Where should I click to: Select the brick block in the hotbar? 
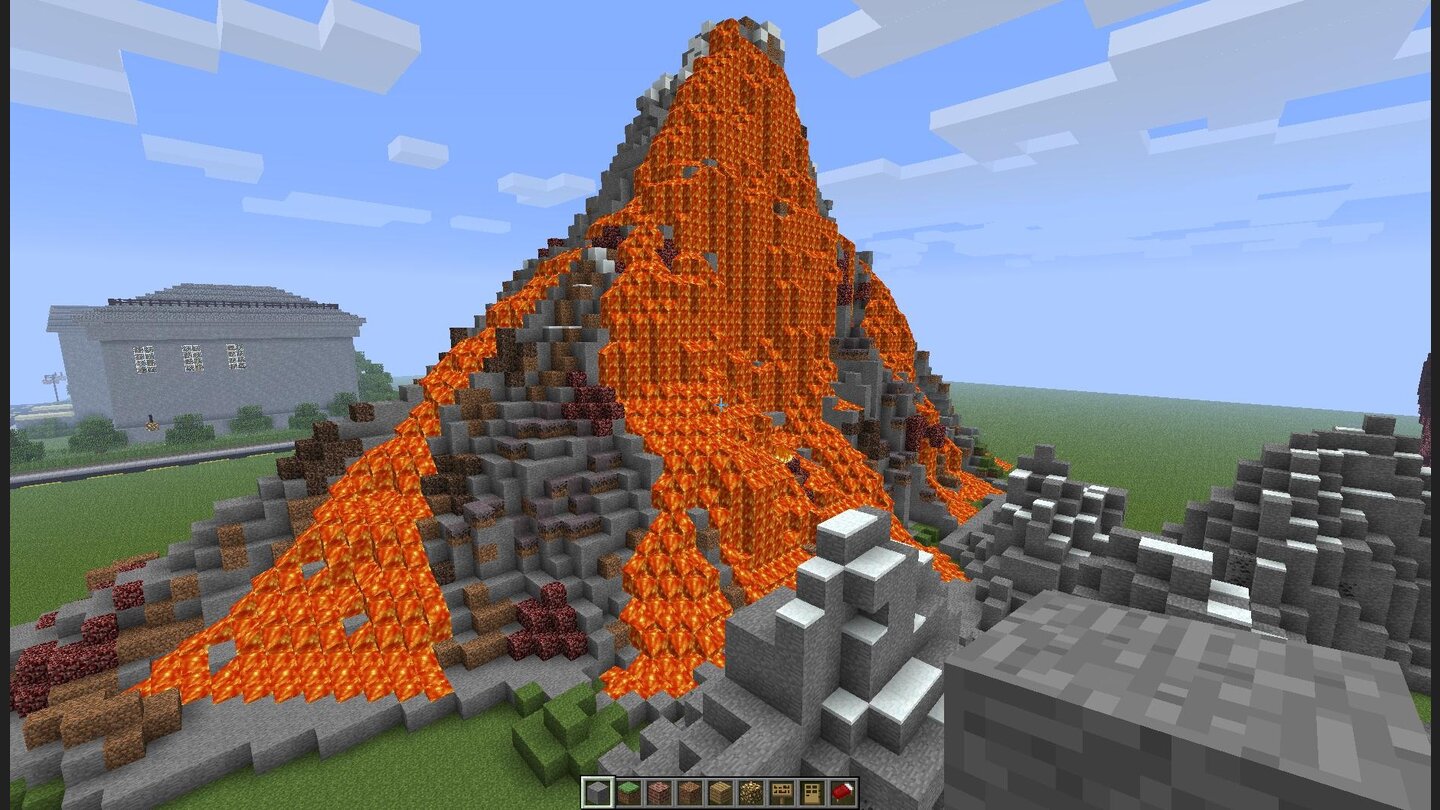coord(659,792)
